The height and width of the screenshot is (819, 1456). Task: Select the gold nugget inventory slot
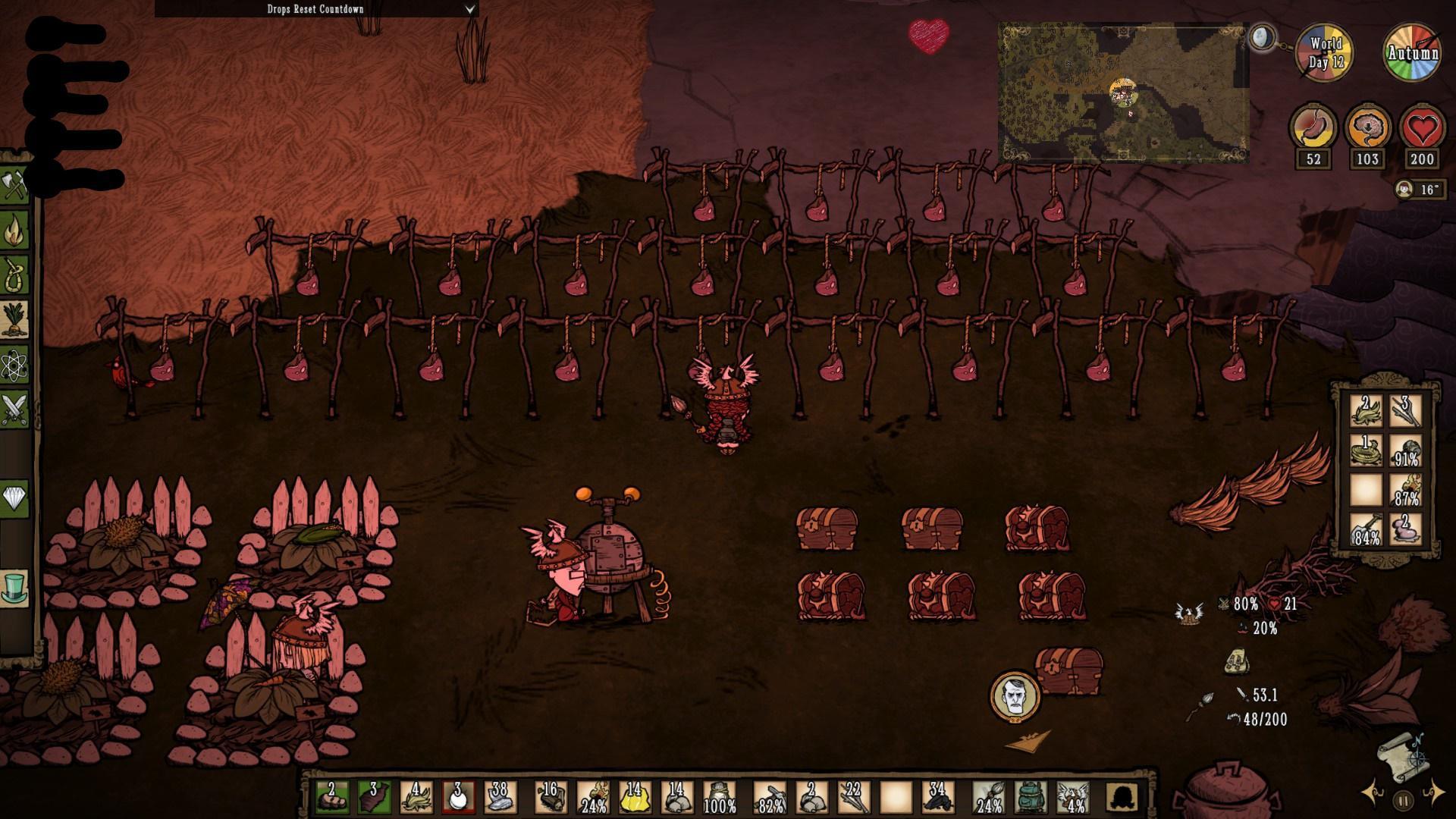click(634, 797)
